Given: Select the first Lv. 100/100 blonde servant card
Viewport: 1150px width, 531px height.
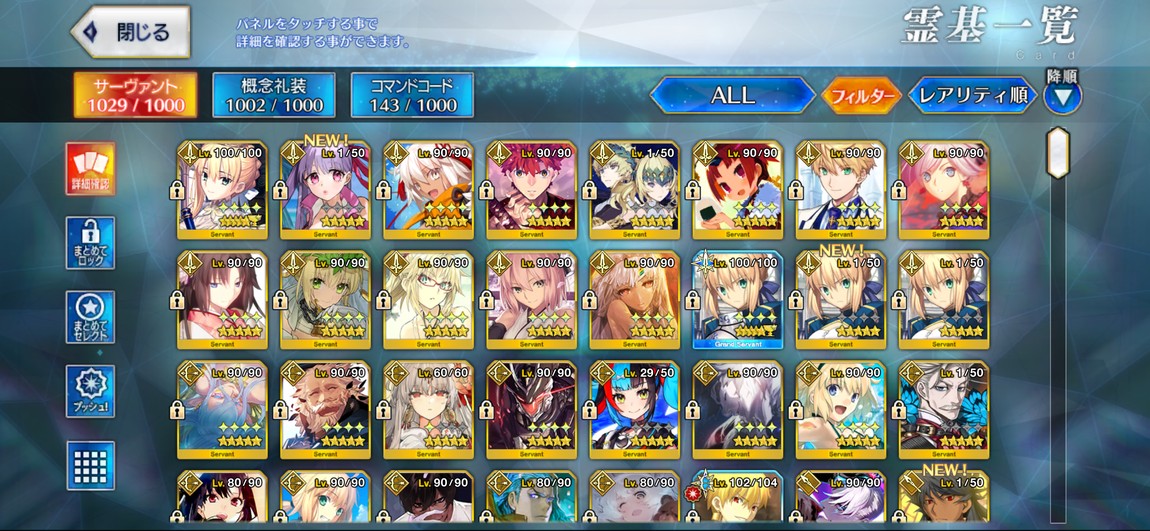Looking at the screenshot, I should pos(222,190).
